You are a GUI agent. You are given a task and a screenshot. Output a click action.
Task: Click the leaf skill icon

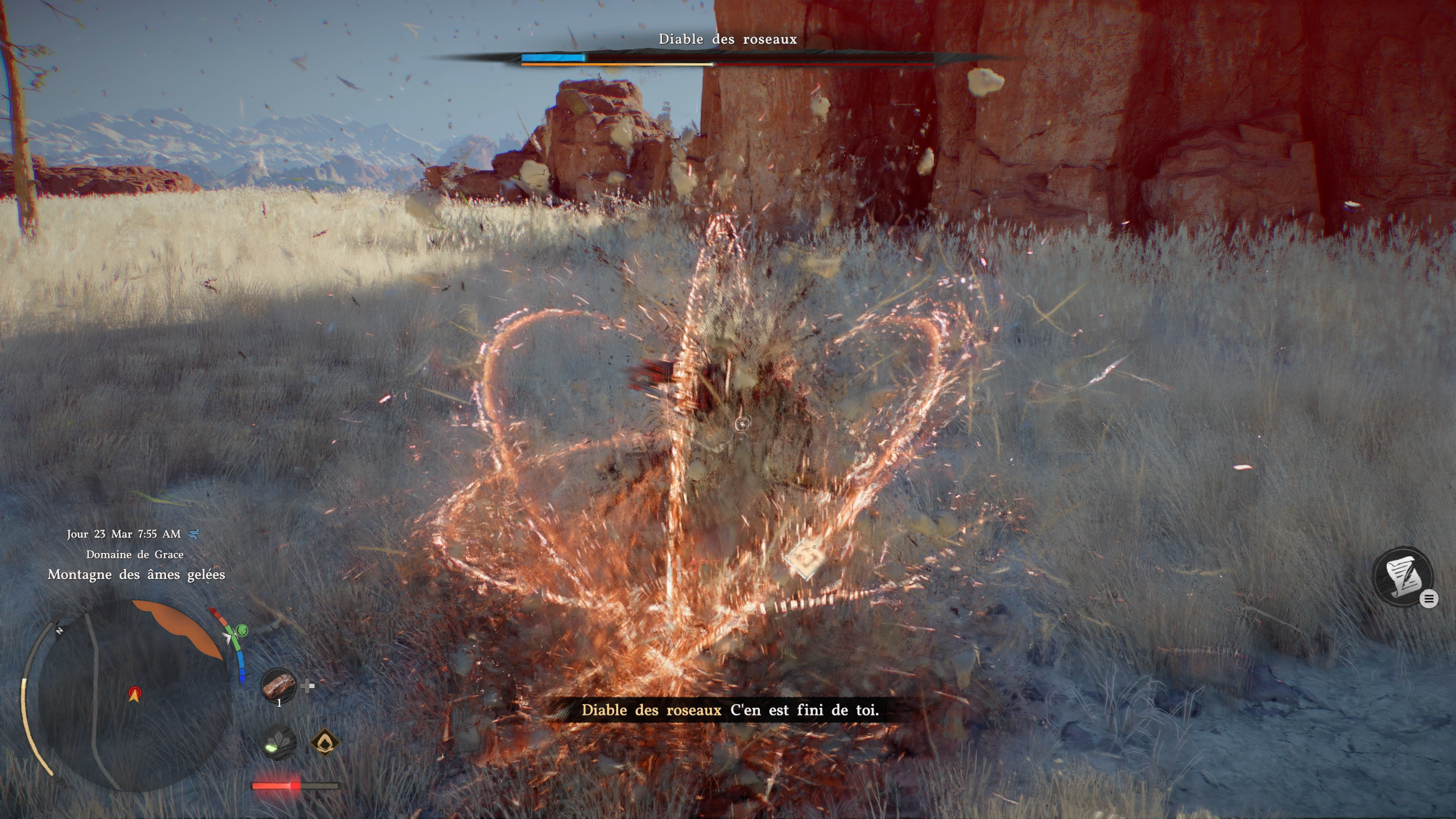(x=280, y=743)
